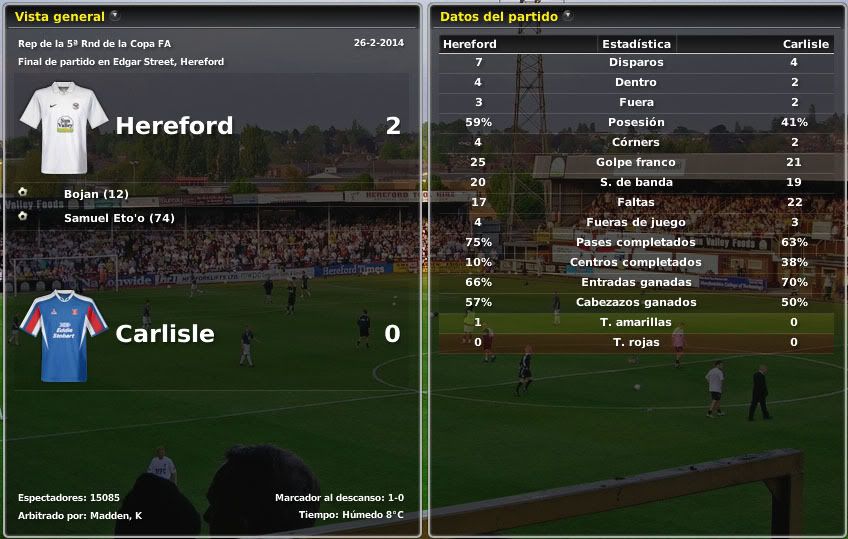View goalscorer Samuel Eto'o's profile
Screen dimensions: 848x539
119,217
